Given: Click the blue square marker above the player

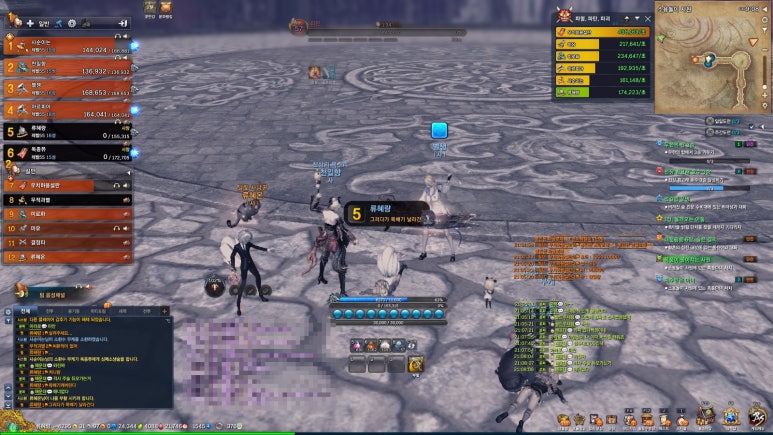Looking at the screenshot, I should point(438,130).
